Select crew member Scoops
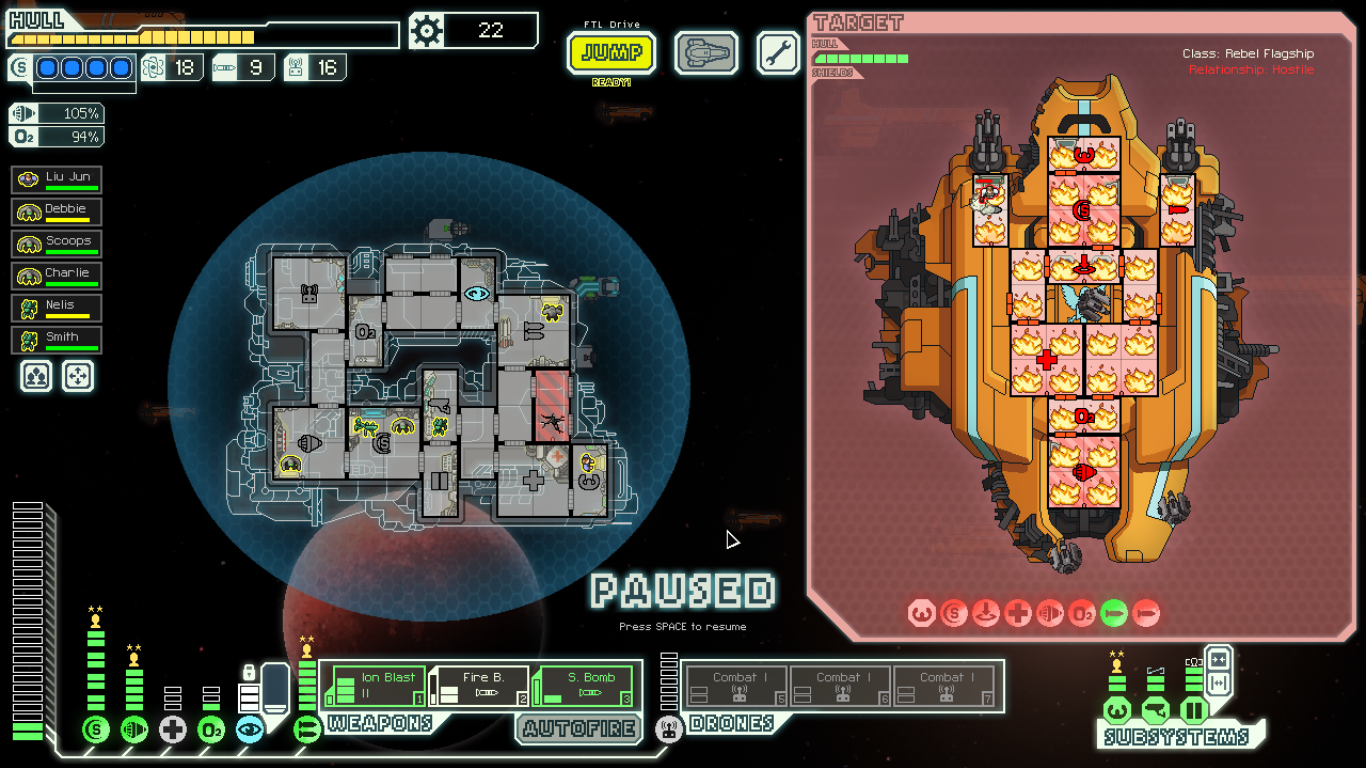Viewport: 1366px width, 768px height. click(x=57, y=244)
